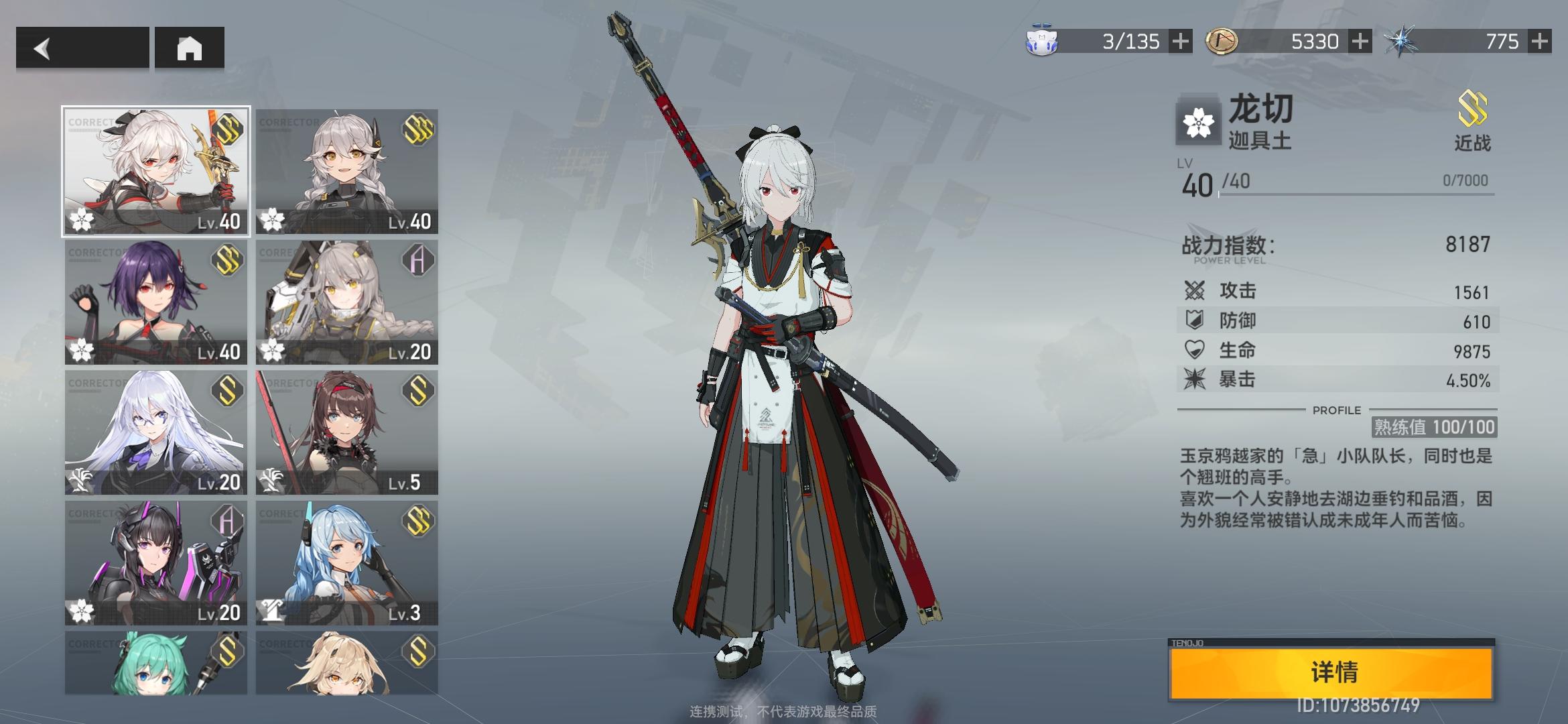
Task: Choose the blonde-haired character portrait
Action: tap(346, 662)
